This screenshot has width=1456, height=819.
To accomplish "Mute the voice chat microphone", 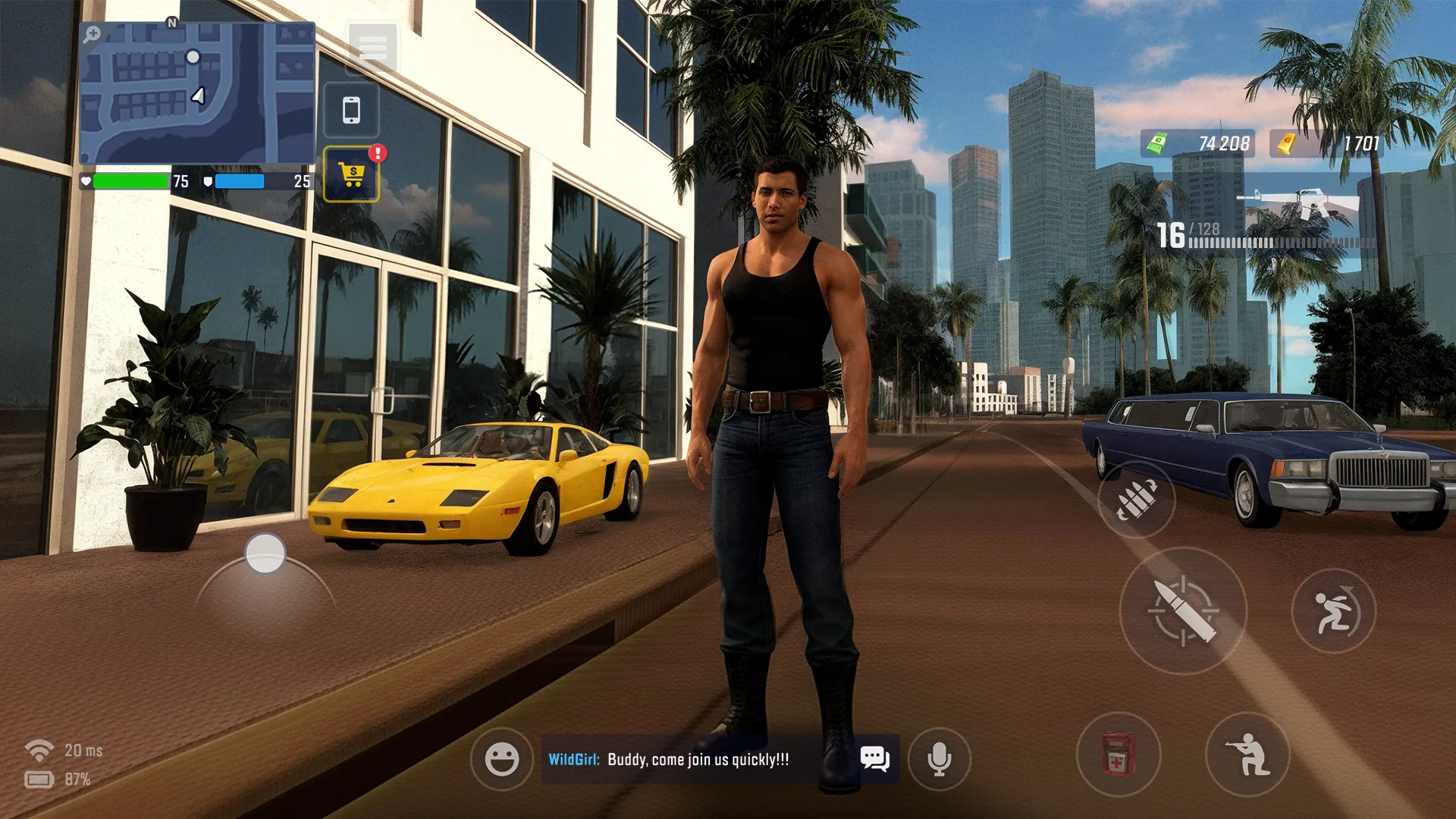I will [x=940, y=757].
